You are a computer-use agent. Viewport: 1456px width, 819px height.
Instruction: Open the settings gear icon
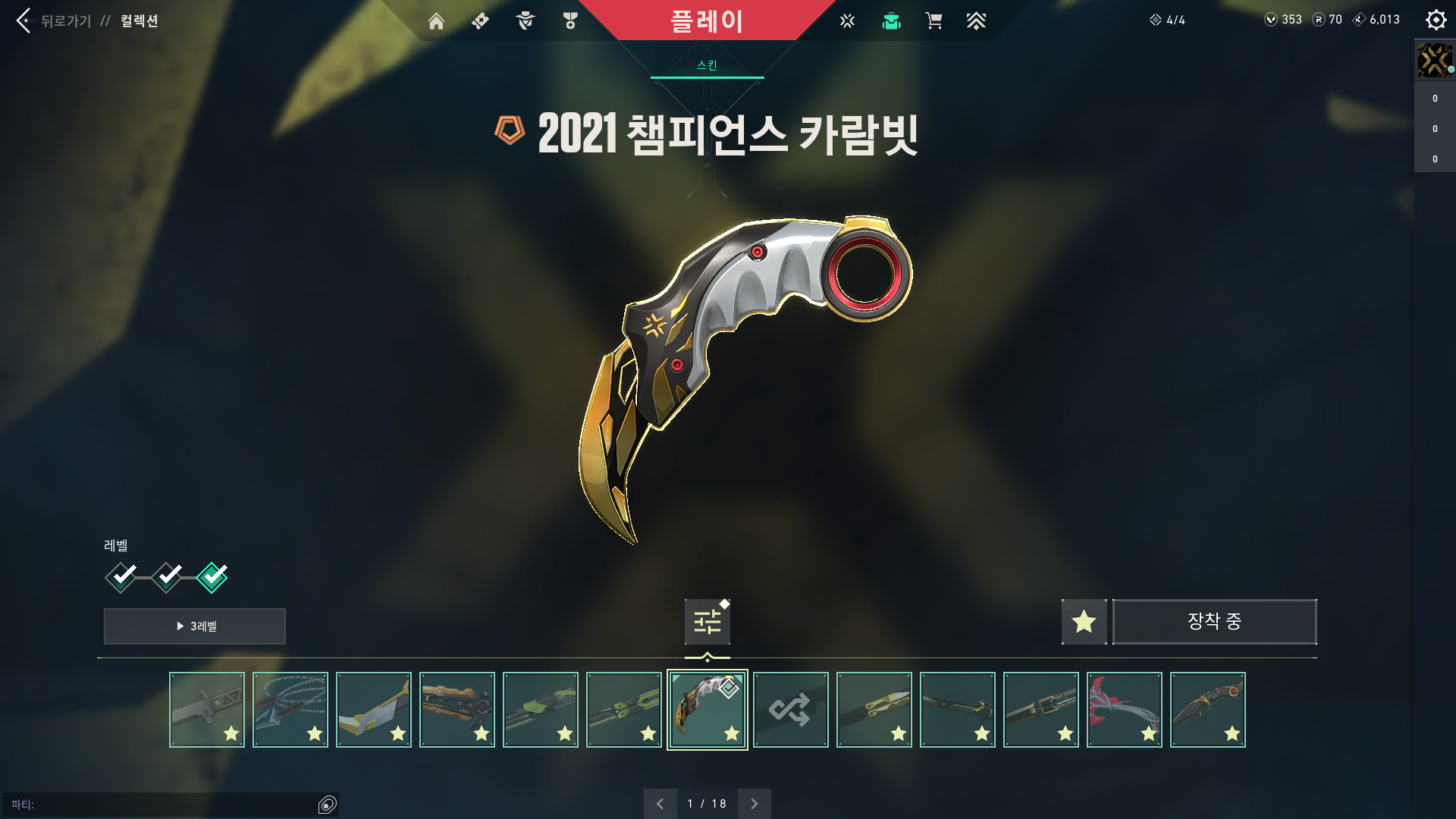tap(1436, 20)
